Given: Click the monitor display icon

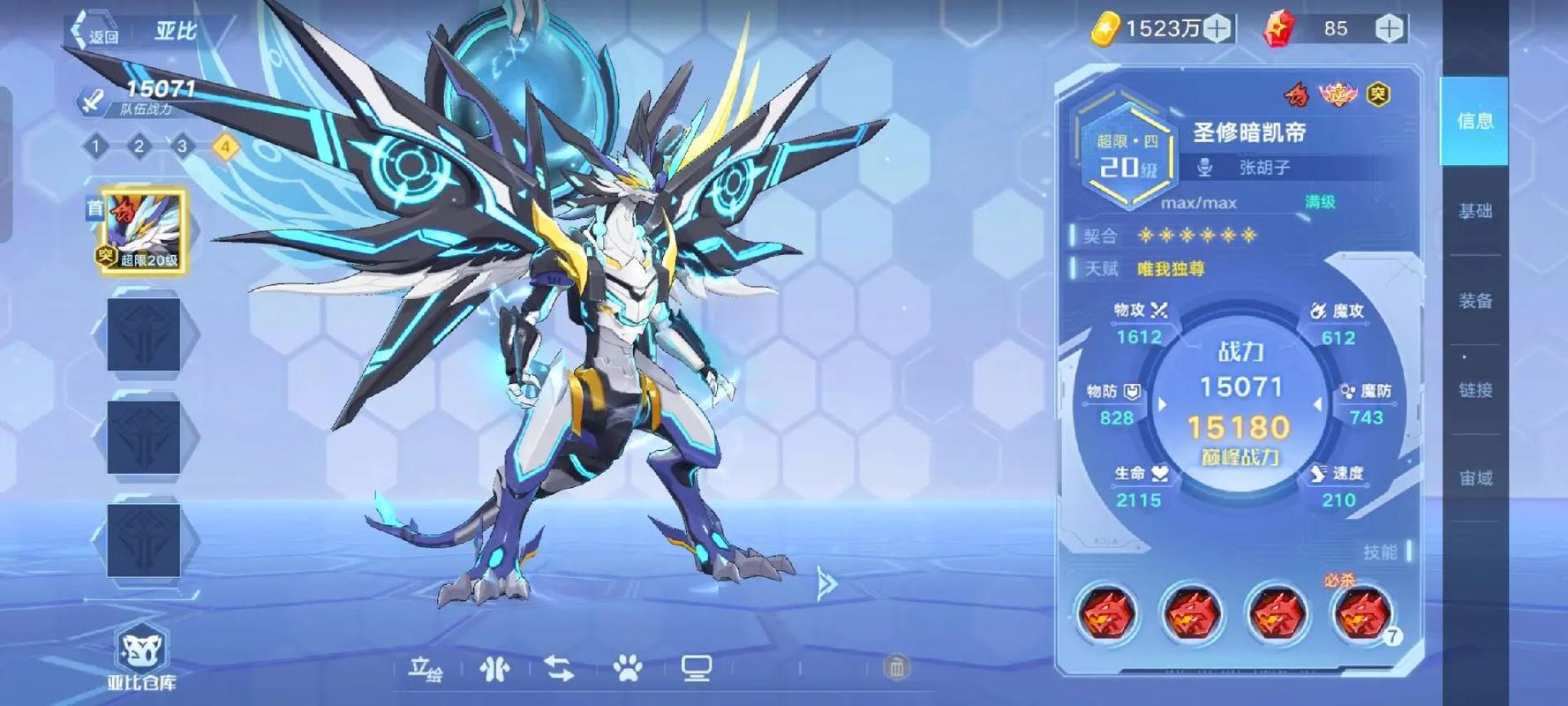Looking at the screenshot, I should pos(697,670).
